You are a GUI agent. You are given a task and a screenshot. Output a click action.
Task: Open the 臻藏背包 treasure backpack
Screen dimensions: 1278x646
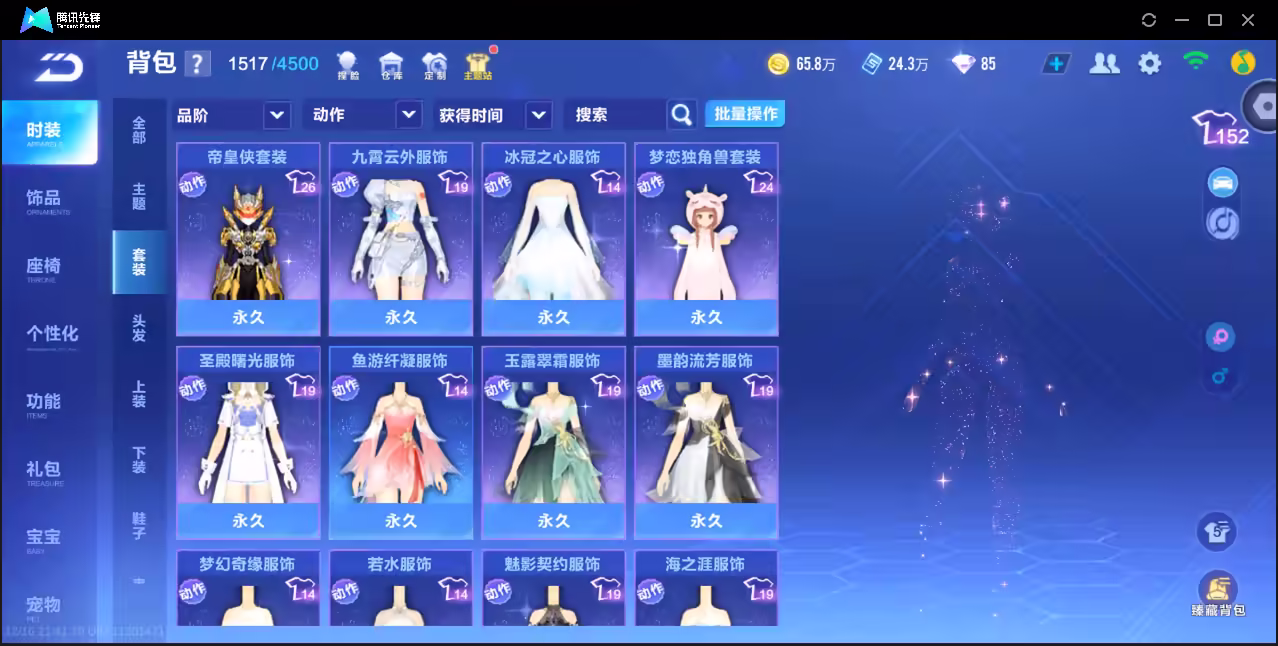coord(1217,595)
